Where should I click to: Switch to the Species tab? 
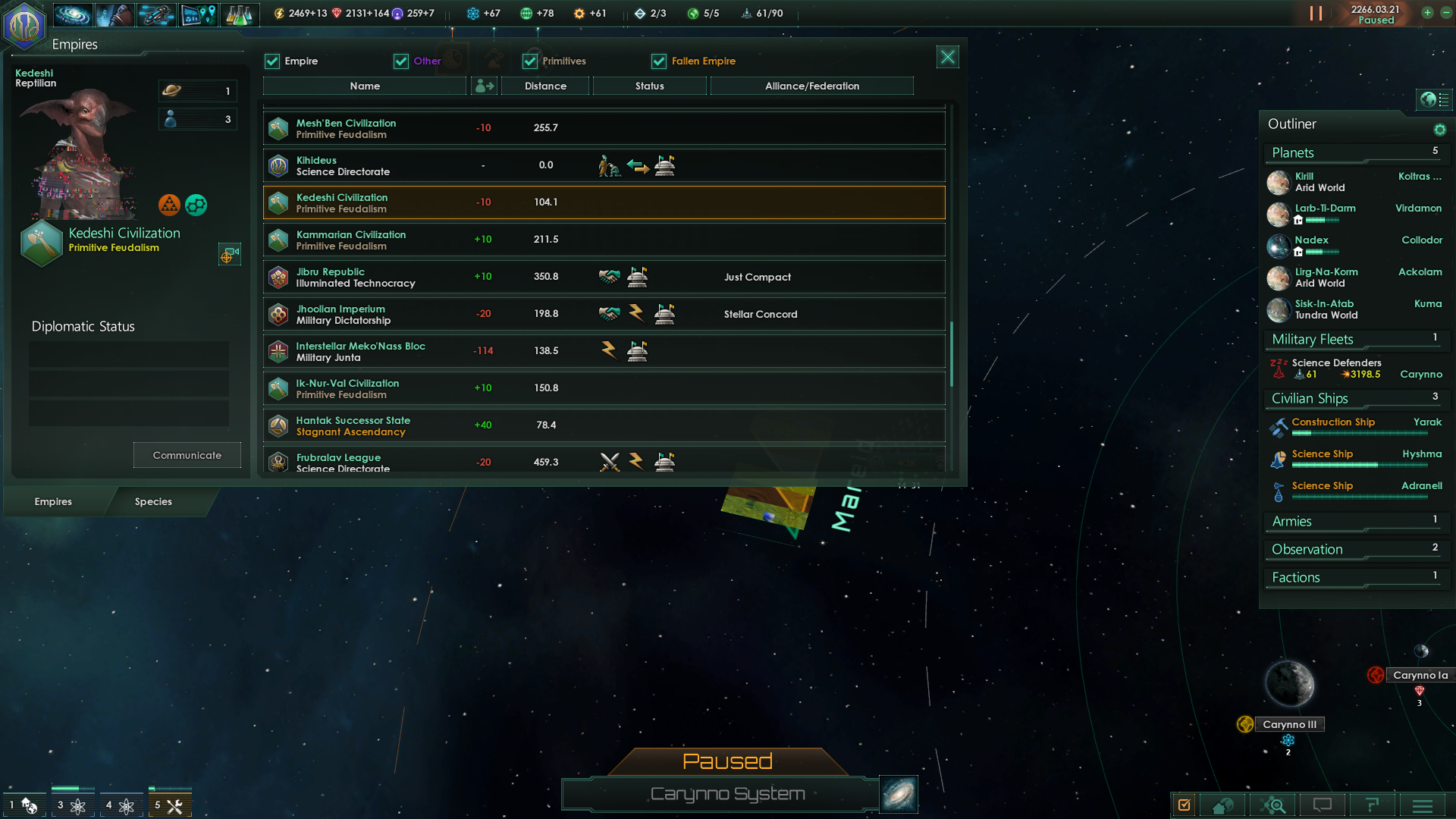click(153, 501)
